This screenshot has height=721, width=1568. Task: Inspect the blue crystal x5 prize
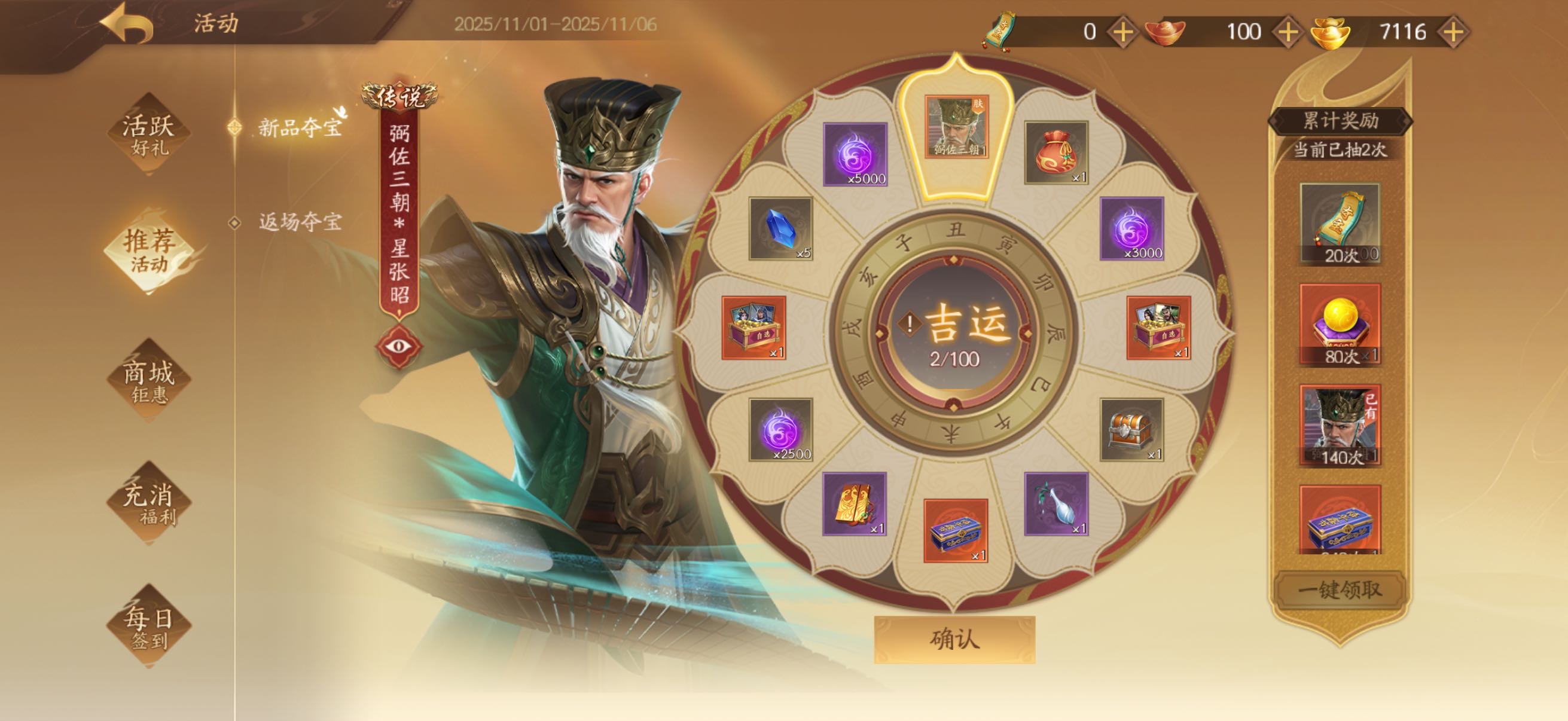click(780, 228)
